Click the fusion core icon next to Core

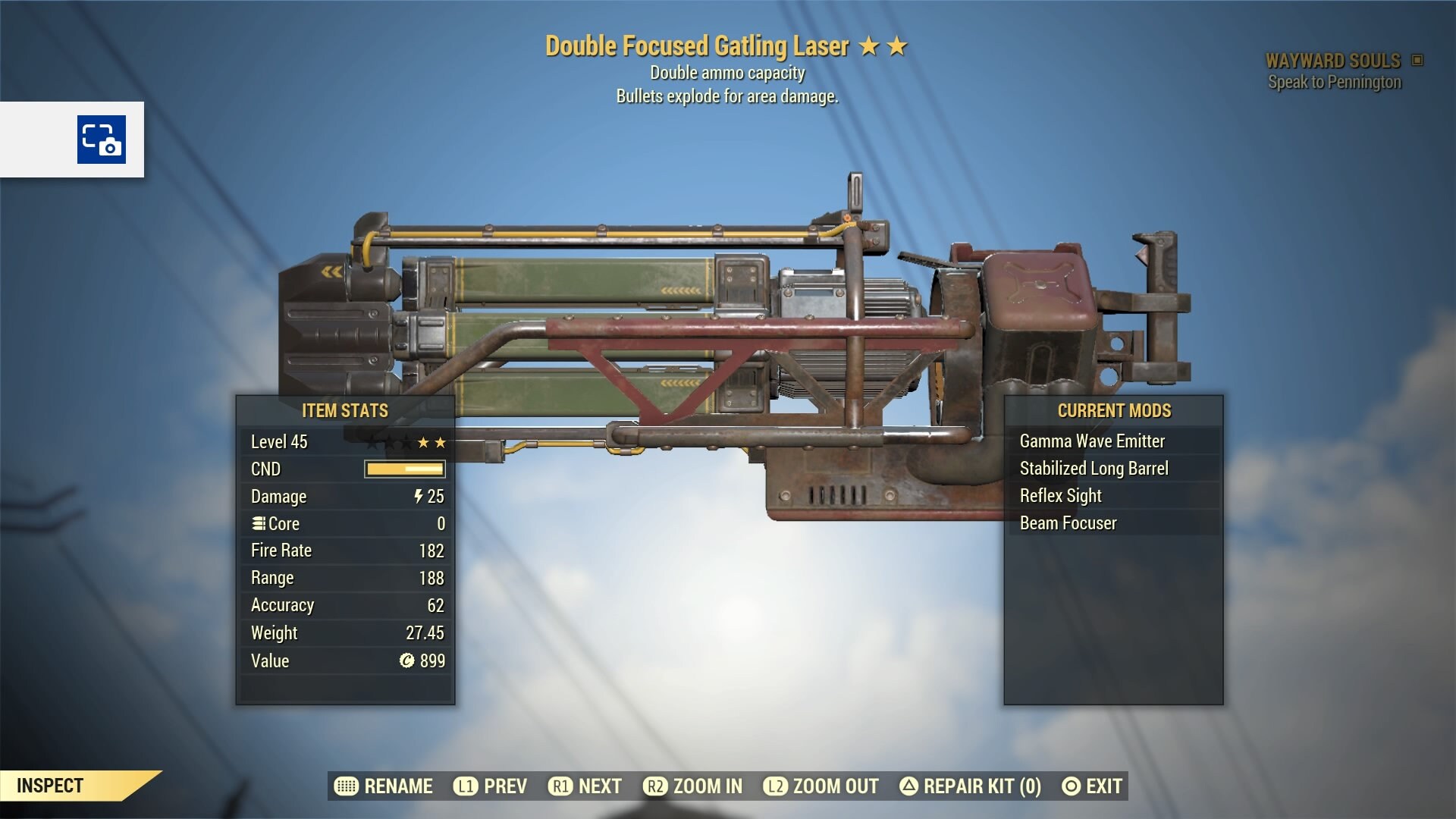[x=258, y=523]
